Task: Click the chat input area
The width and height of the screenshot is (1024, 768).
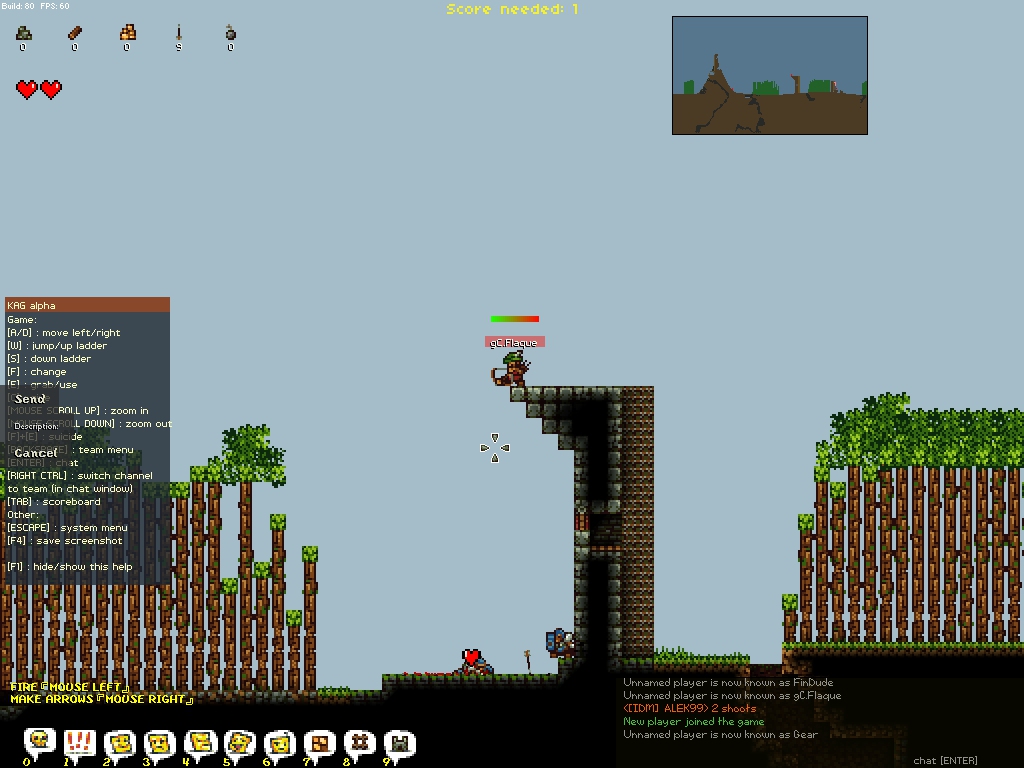Action: [x=945, y=761]
